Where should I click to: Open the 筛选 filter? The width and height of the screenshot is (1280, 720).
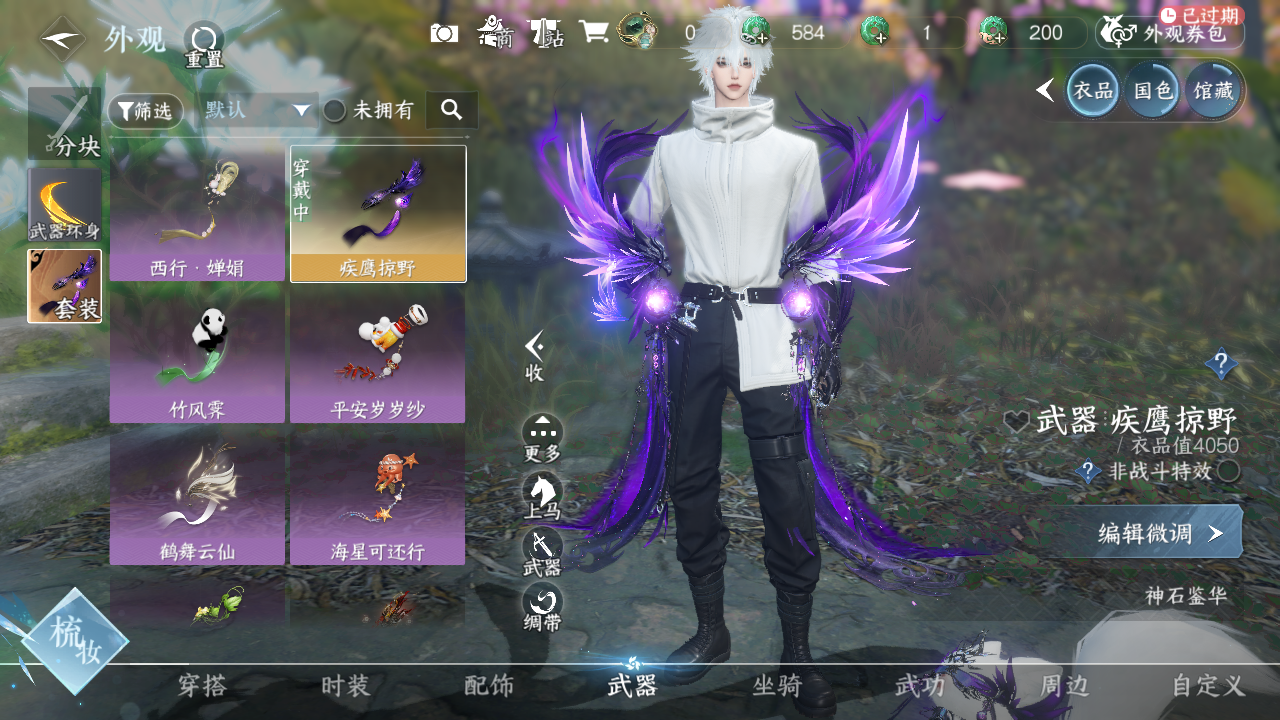[x=146, y=111]
